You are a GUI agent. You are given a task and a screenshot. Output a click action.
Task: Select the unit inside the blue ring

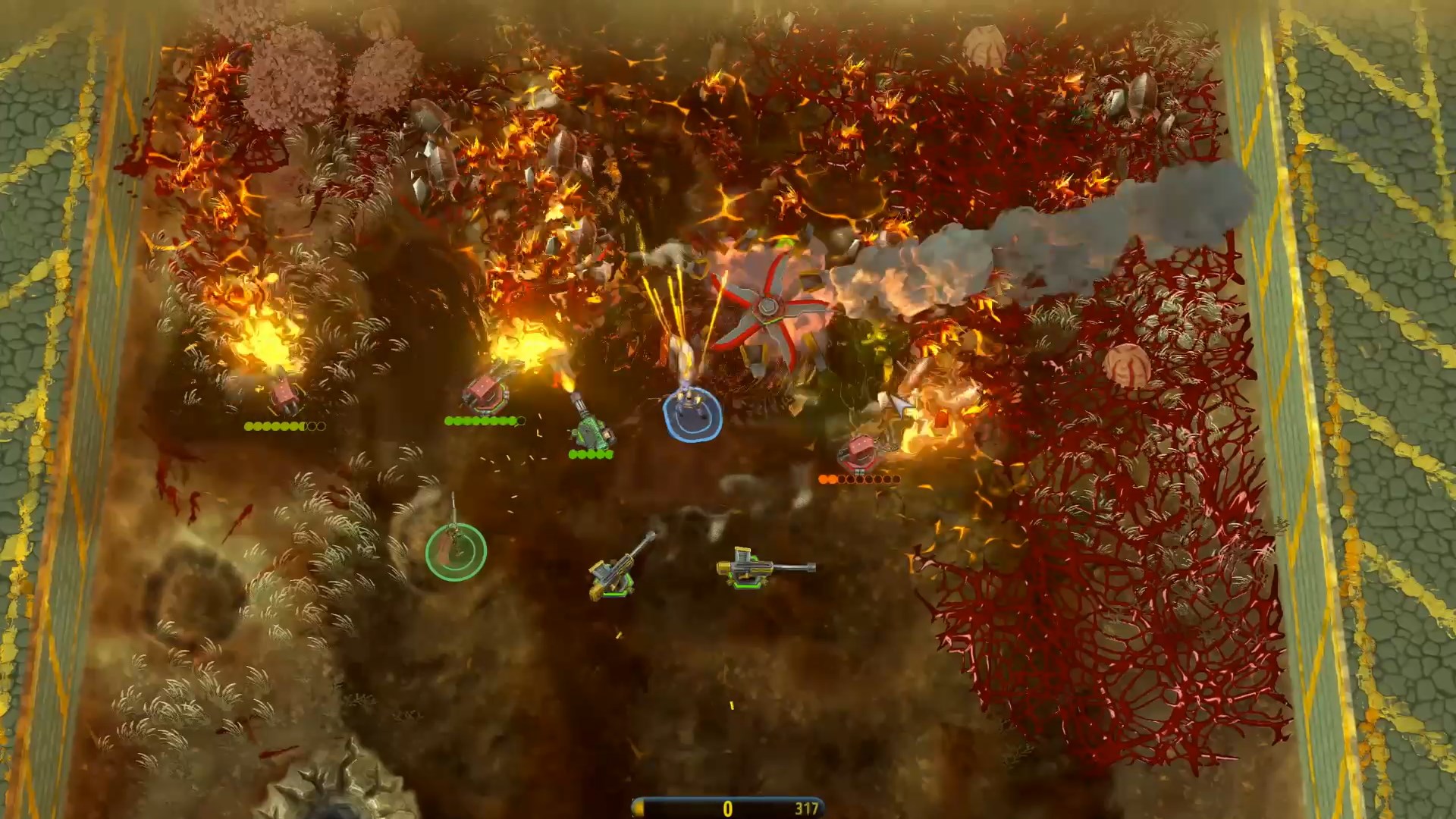pyautogui.click(x=692, y=410)
